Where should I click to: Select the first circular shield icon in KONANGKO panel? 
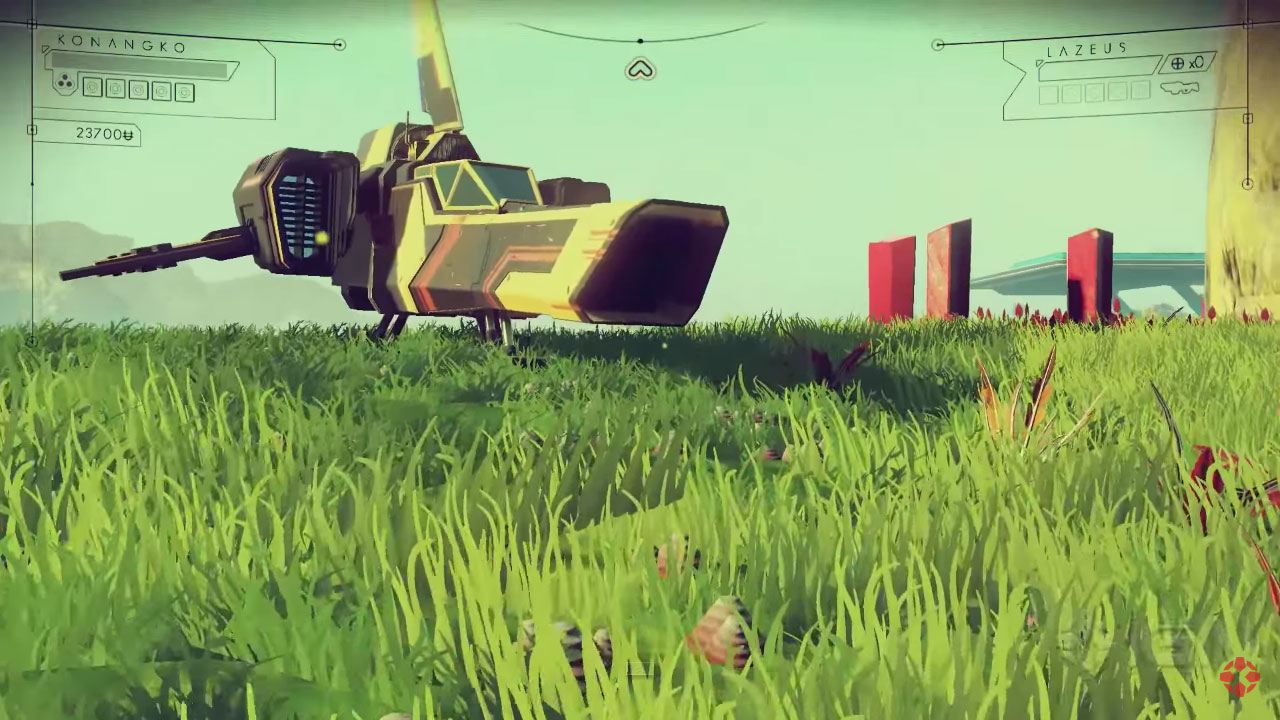point(93,89)
